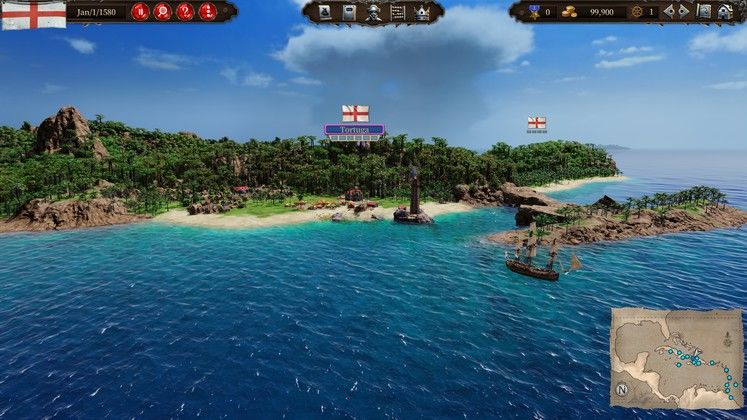Viewport: 747px width, 420px height.
Task: Click the Caribbean parchment minimap
Action: coord(677,356)
